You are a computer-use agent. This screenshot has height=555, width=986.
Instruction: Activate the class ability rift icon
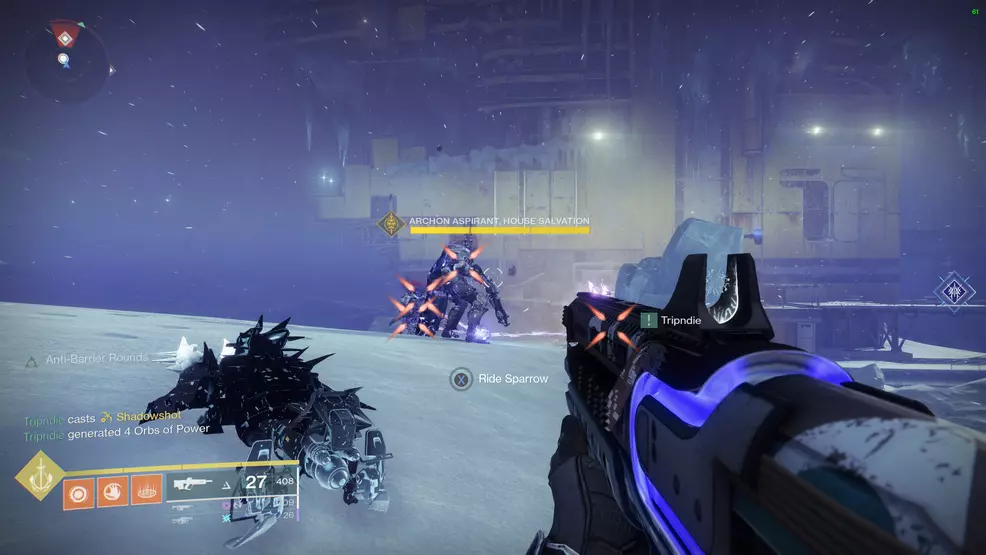tap(145, 493)
